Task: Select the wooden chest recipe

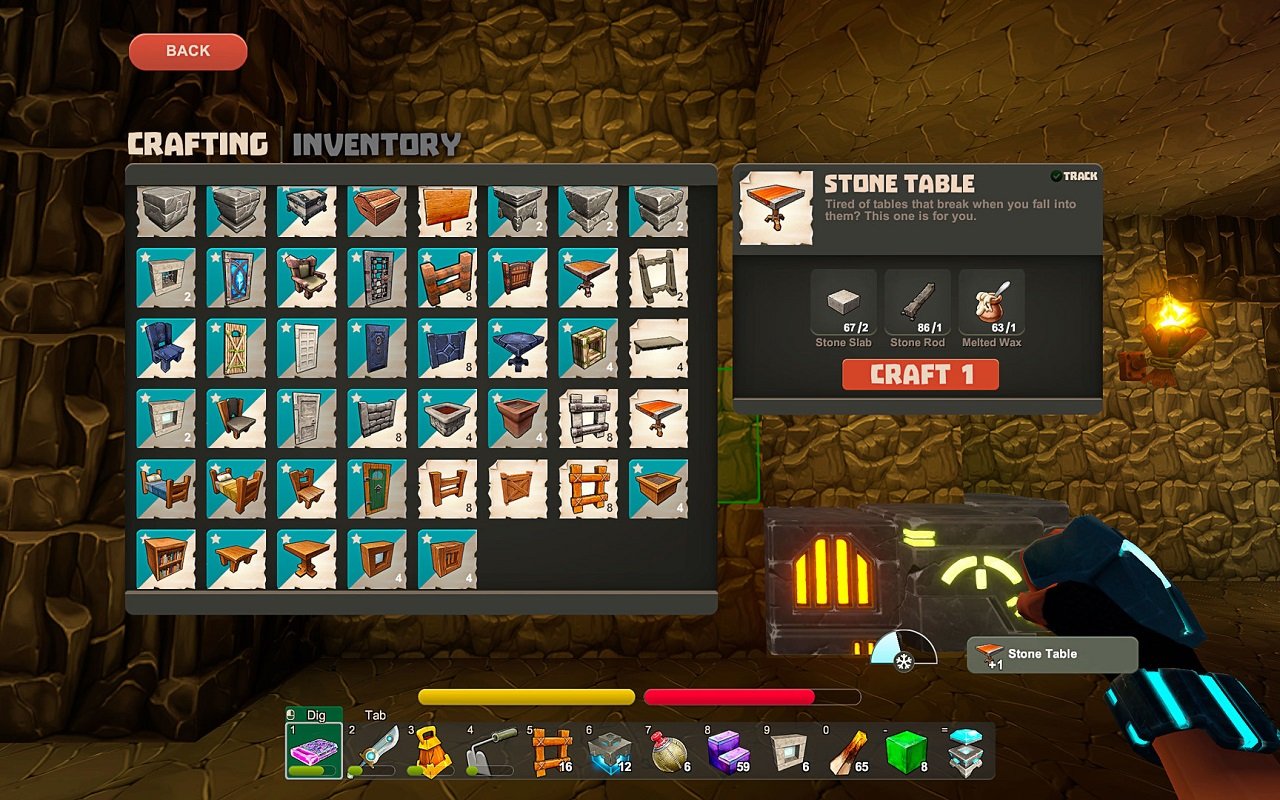Action: (x=377, y=210)
